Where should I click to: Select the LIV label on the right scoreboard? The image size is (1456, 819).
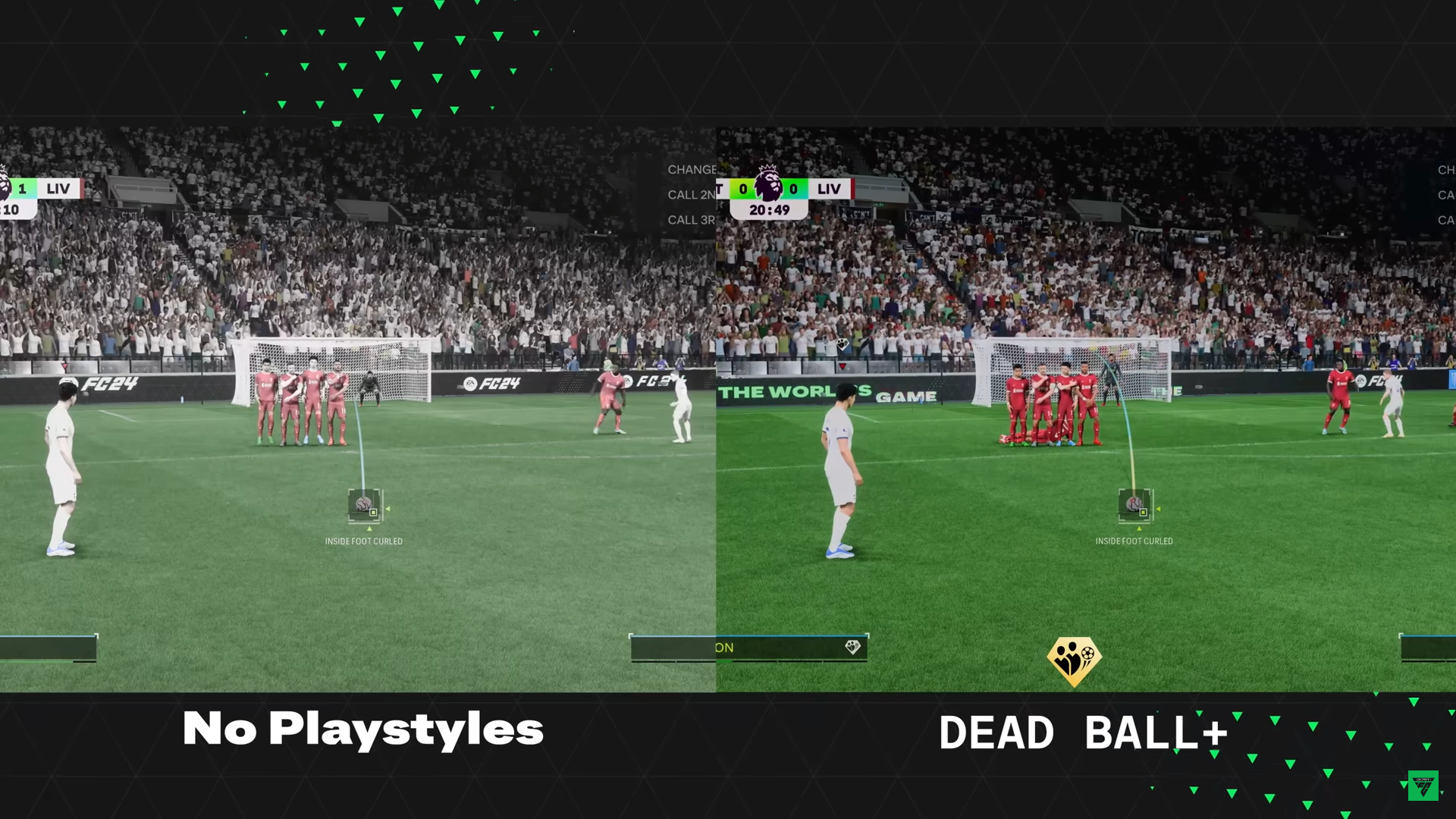click(x=828, y=188)
